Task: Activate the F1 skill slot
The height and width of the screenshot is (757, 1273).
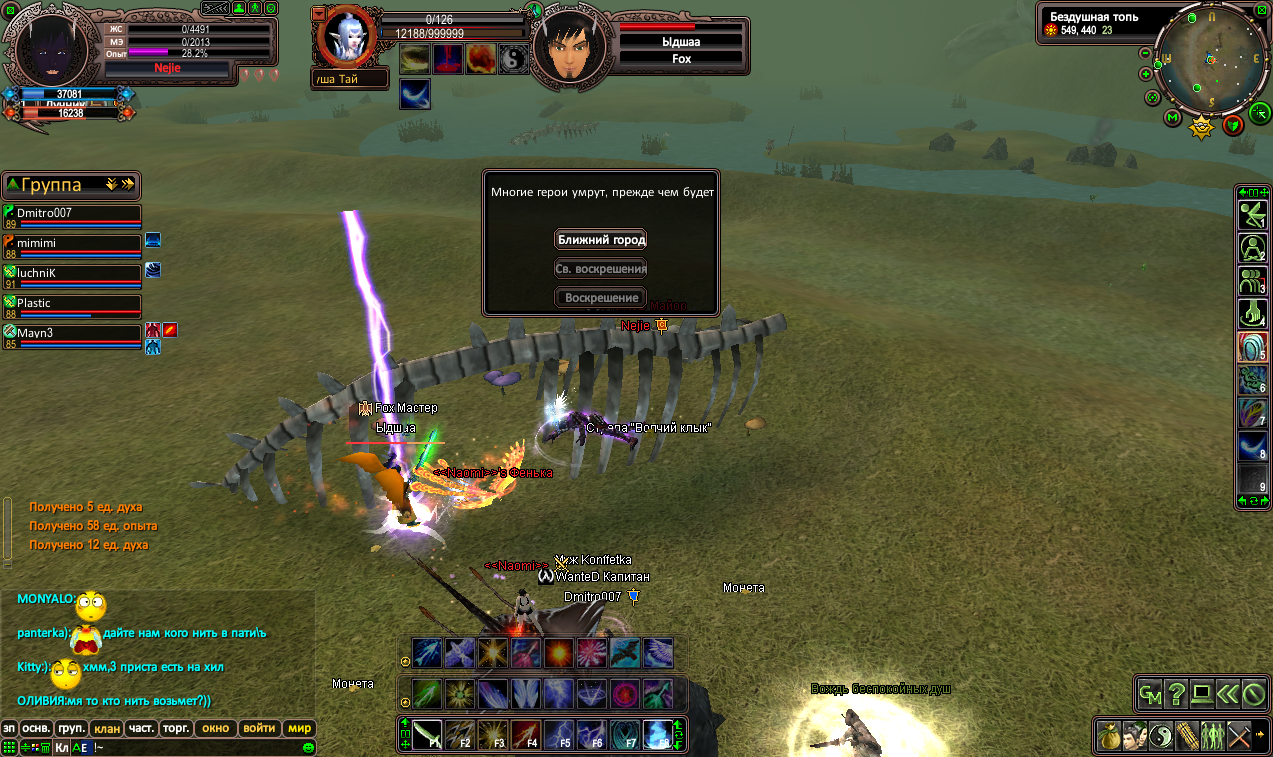Action: coord(428,735)
